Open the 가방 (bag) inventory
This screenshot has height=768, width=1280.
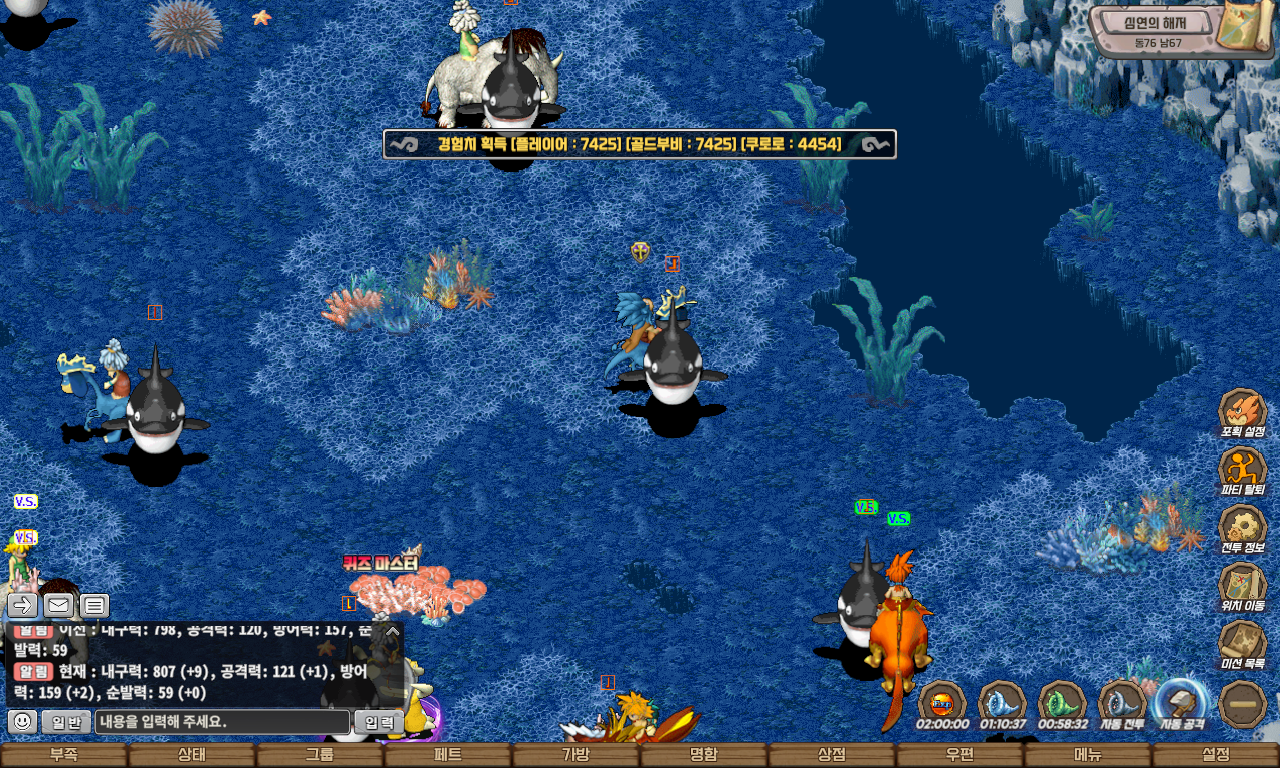pyautogui.click(x=576, y=755)
